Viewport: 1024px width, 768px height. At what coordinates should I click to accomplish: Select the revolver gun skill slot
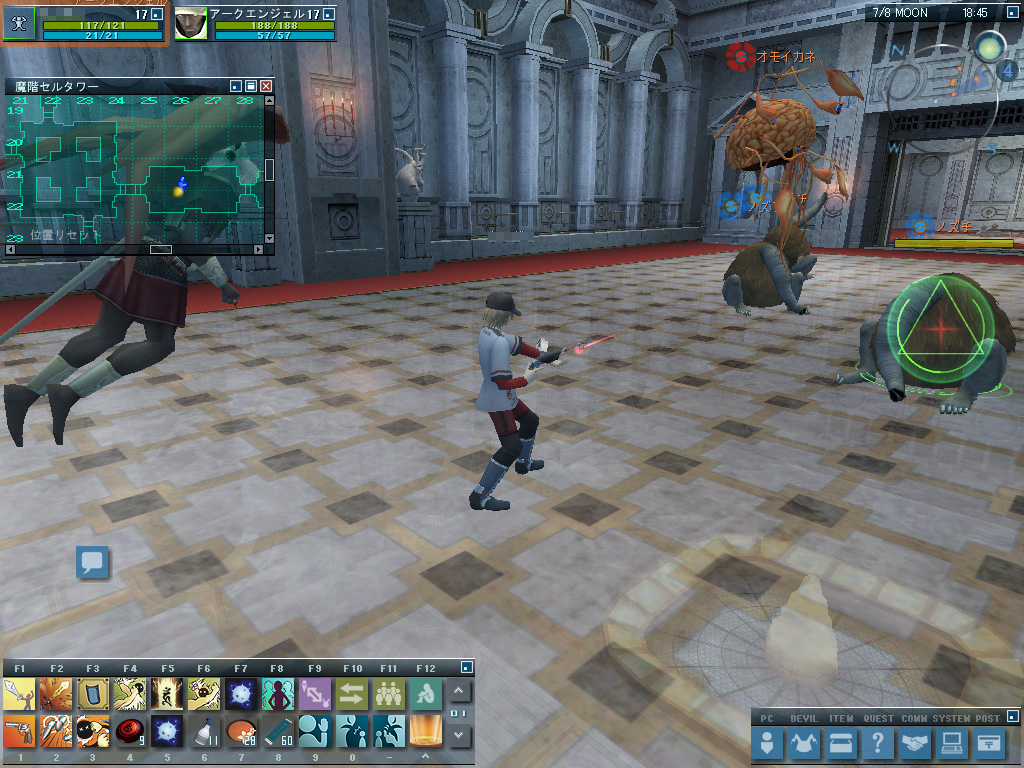point(20,732)
